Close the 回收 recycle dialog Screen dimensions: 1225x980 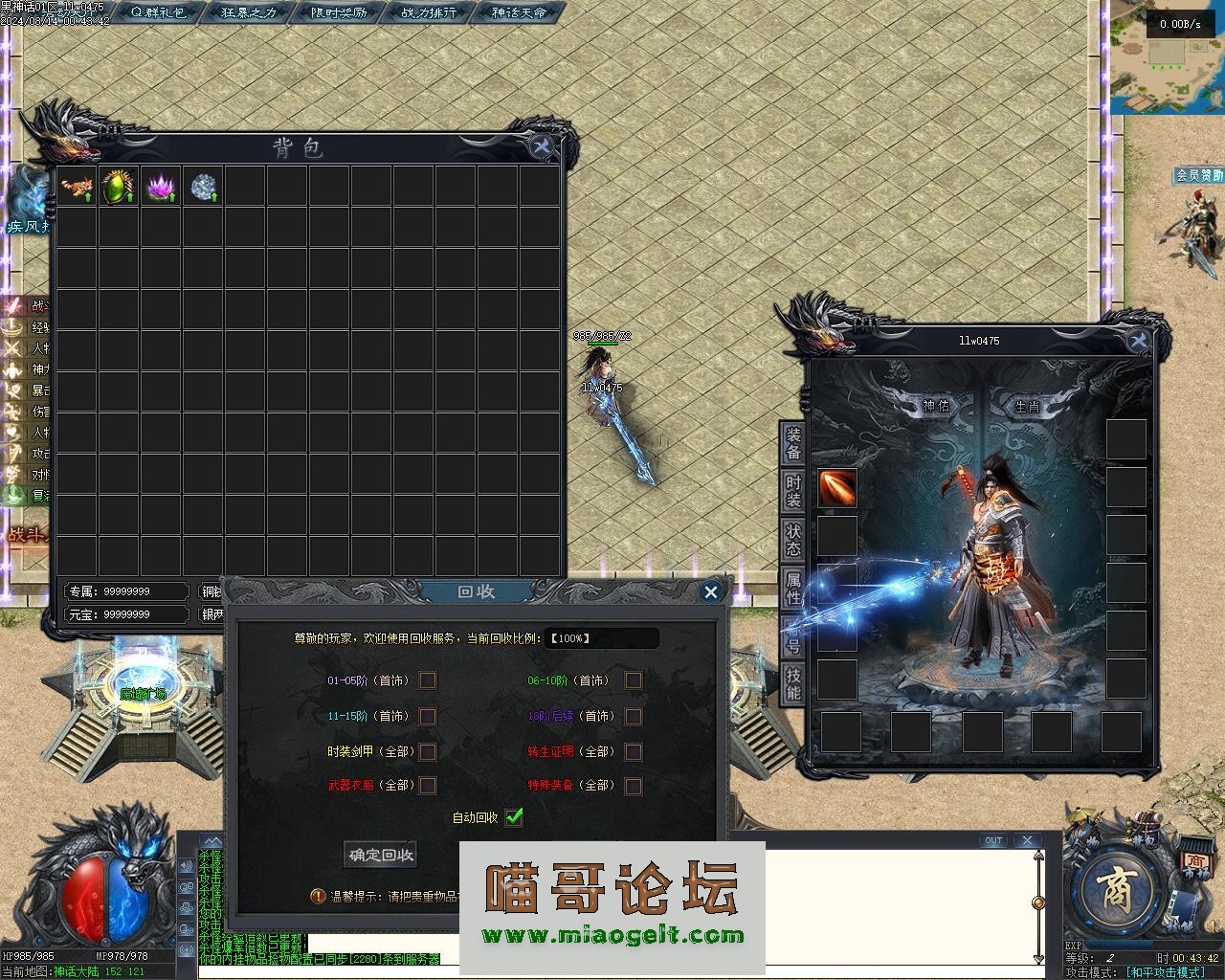tap(710, 592)
